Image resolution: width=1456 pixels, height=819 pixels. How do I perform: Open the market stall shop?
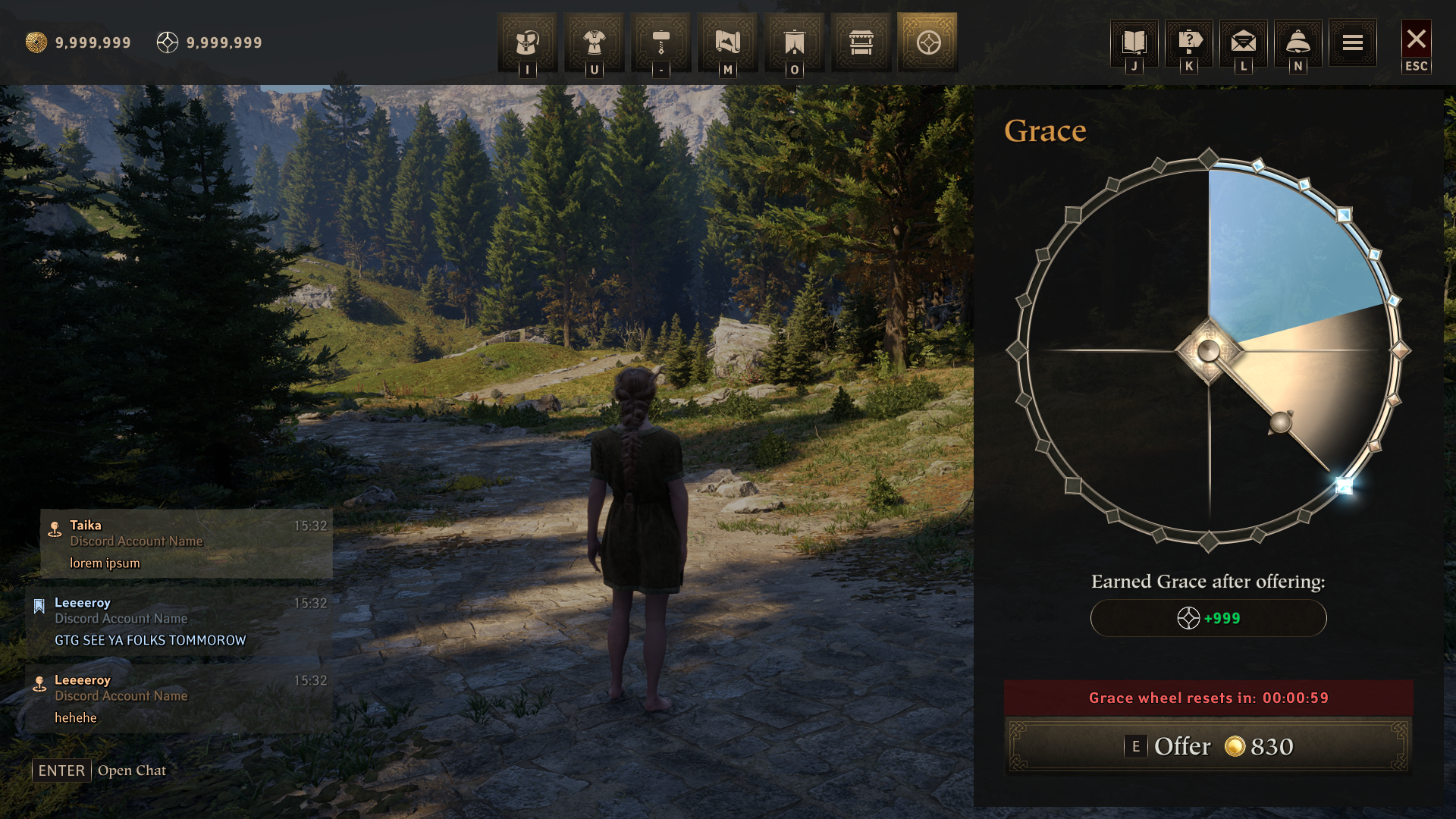click(861, 42)
